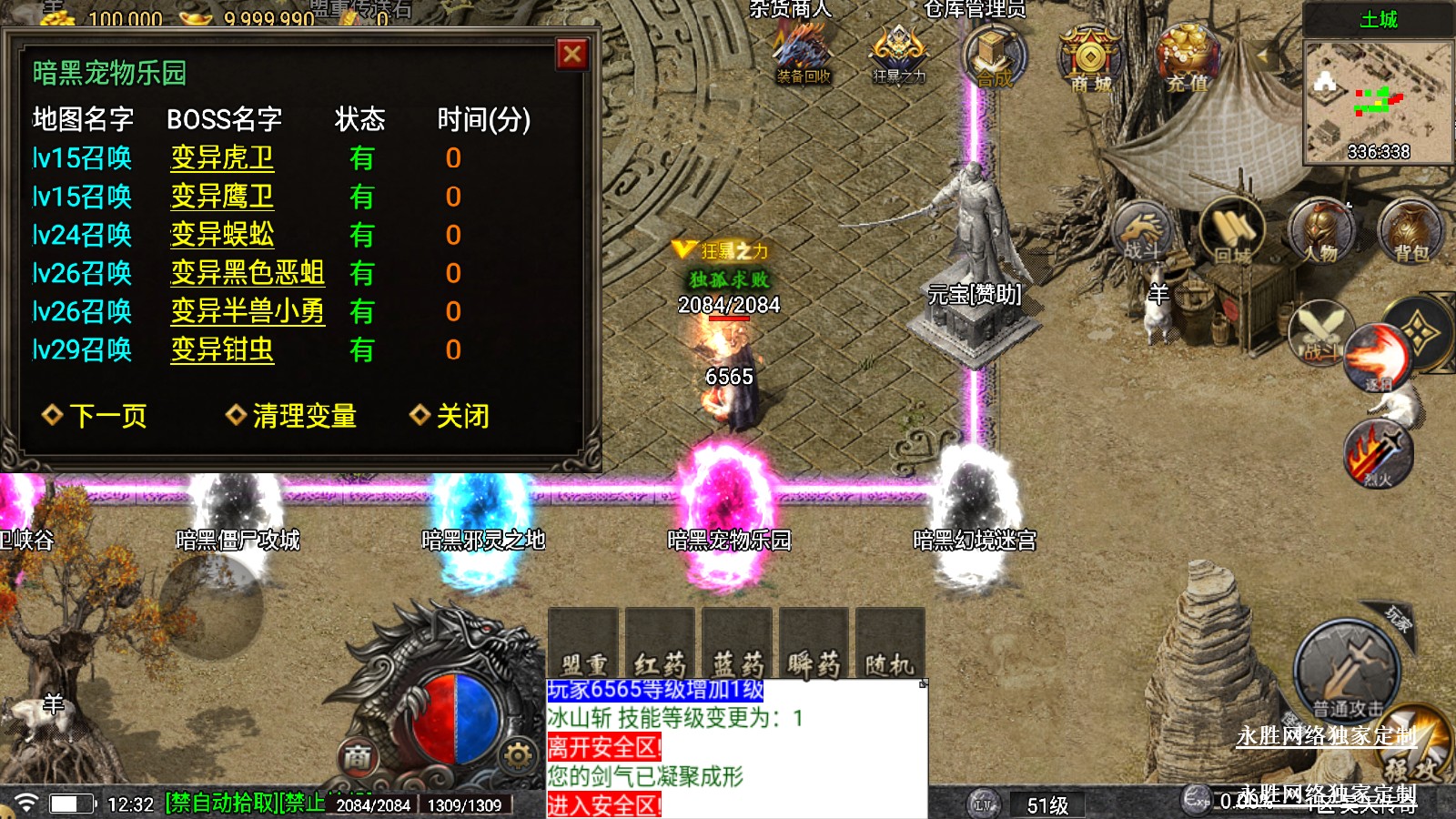Pick the 变异黑色恶蛆 boss link

click(248, 273)
